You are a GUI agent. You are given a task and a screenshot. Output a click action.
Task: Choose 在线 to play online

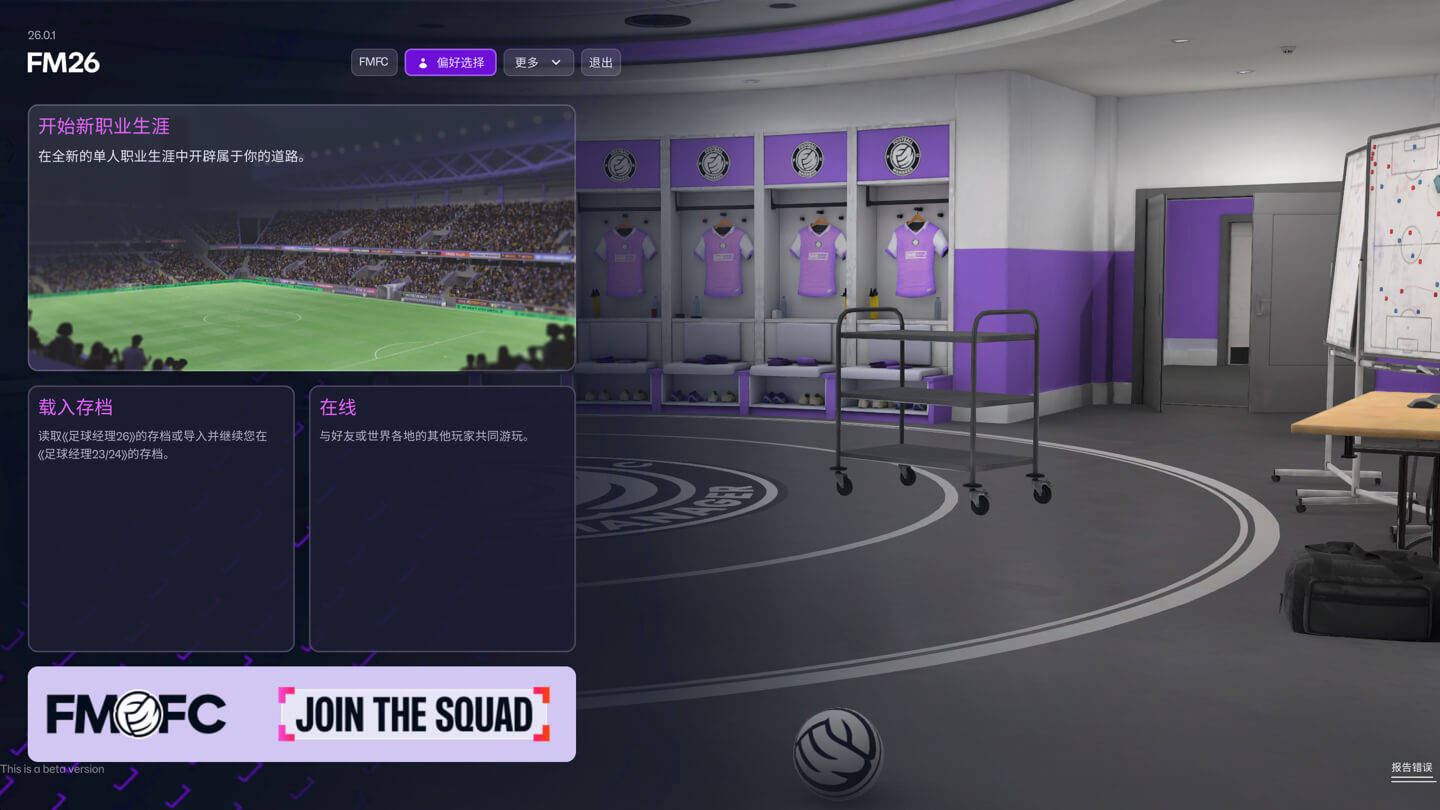click(x=441, y=517)
